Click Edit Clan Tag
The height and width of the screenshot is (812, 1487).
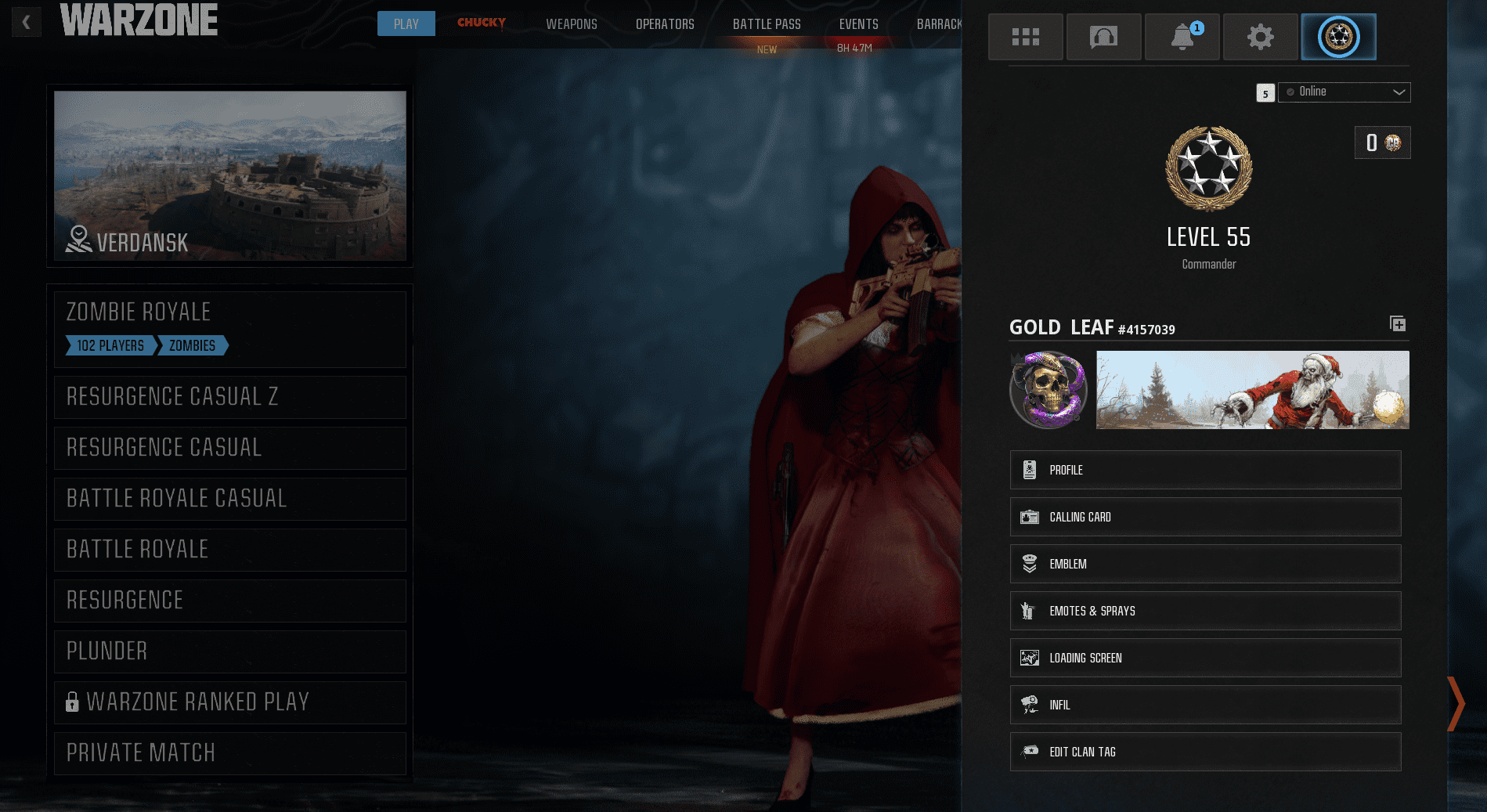pos(1204,752)
